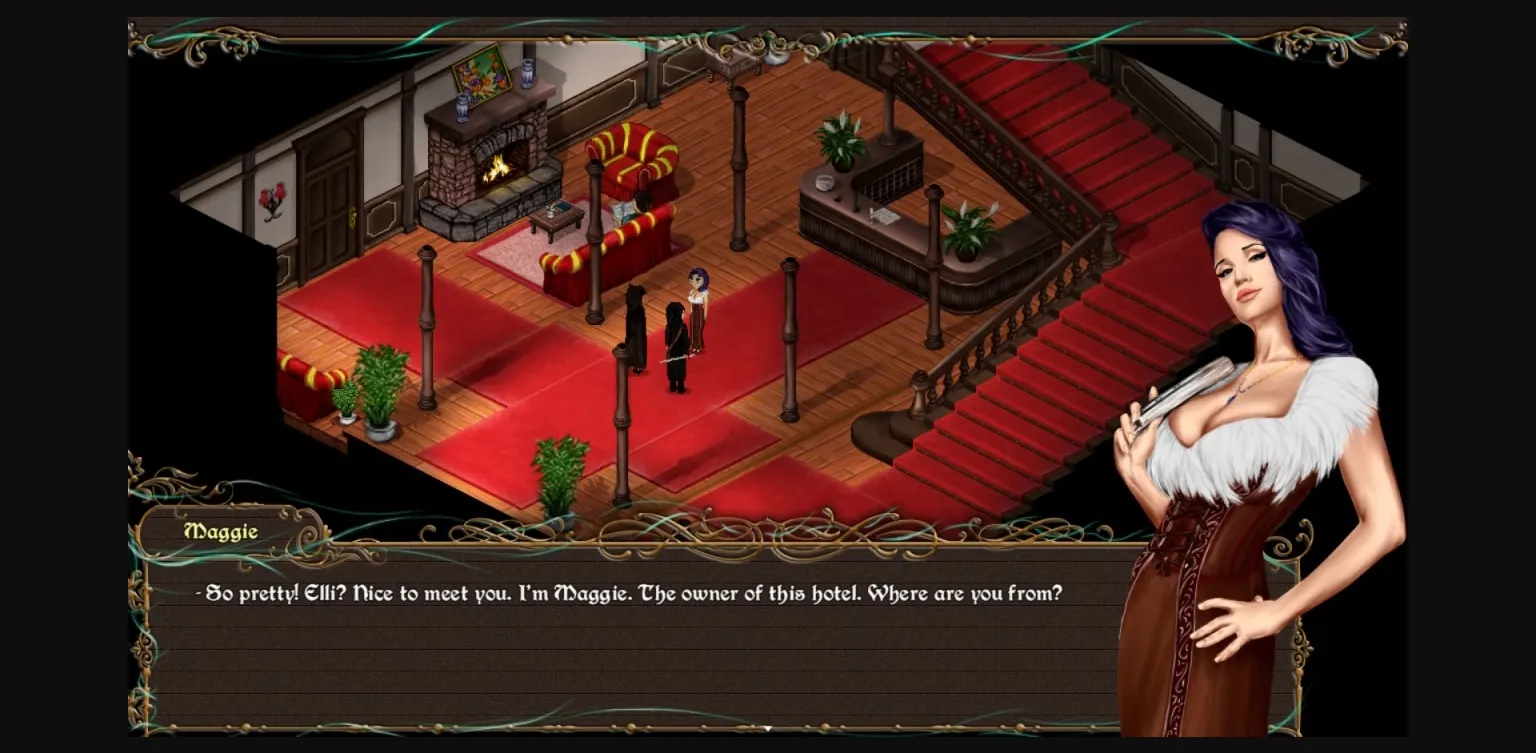This screenshot has width=1536, height=753.
Task: Advance dialogue using the white continue arrow
Action: pyautogui.click(x=767, y=729)
